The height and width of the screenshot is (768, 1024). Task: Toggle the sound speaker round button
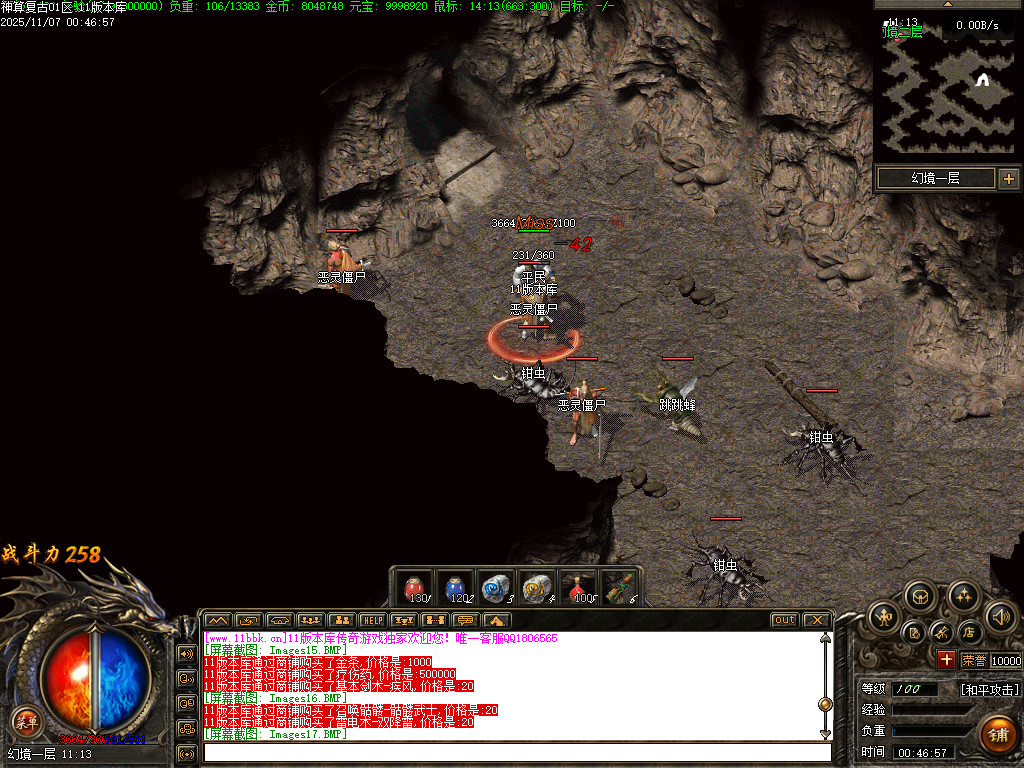[1000, 616]
